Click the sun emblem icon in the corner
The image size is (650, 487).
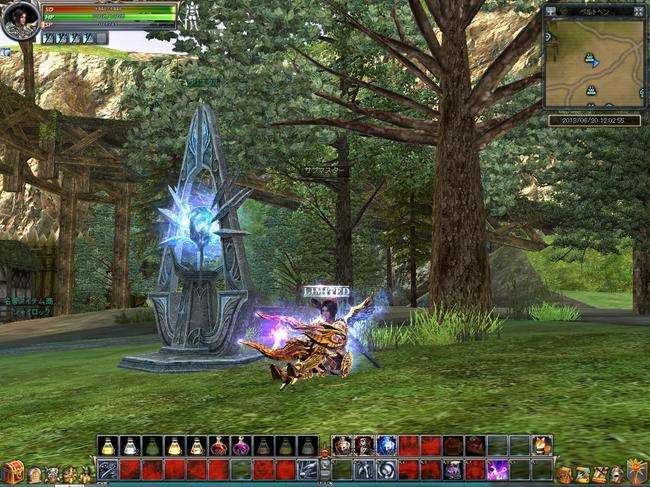636,471
